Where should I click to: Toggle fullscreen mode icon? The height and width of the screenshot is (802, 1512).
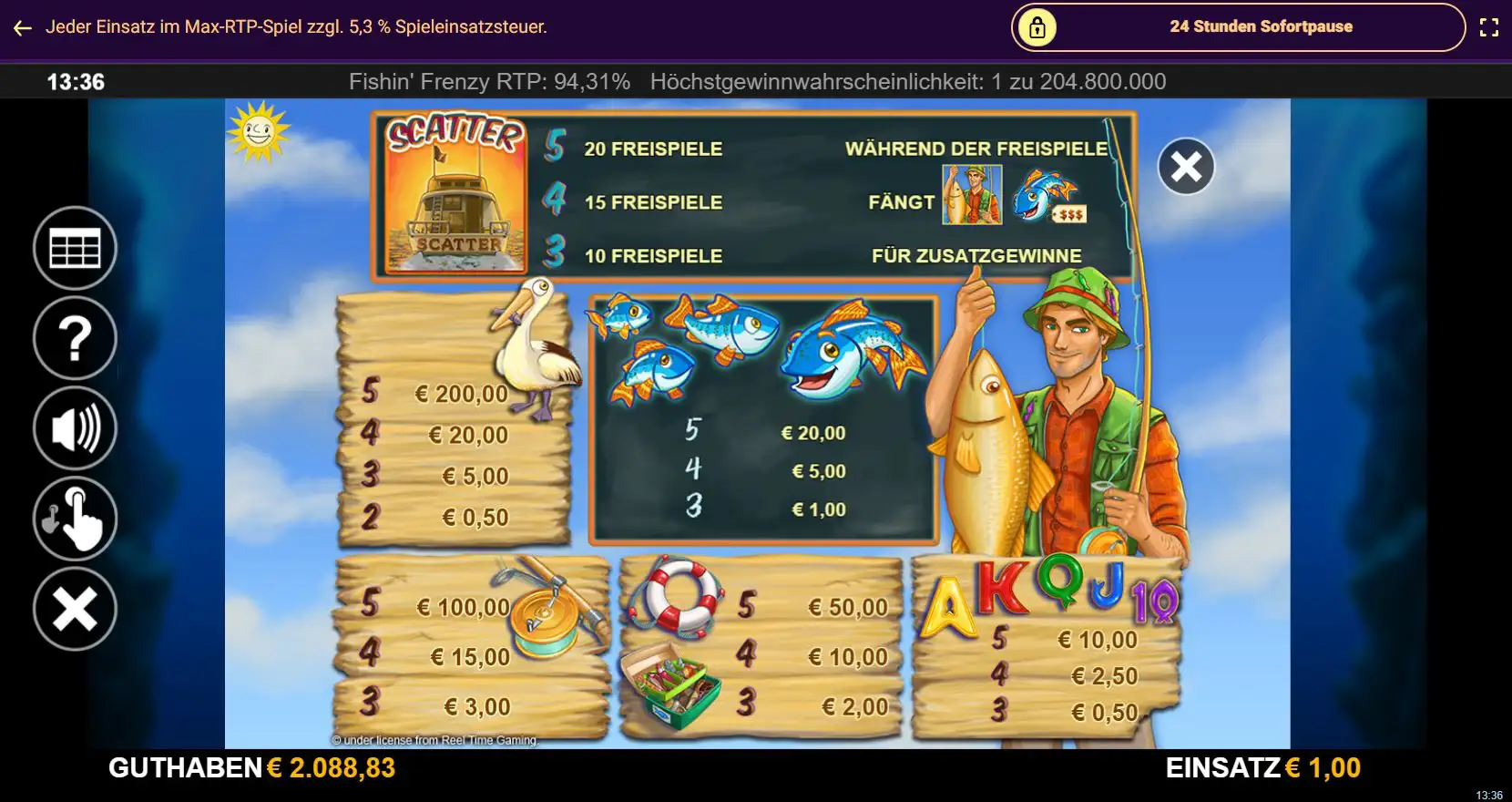1488,27
